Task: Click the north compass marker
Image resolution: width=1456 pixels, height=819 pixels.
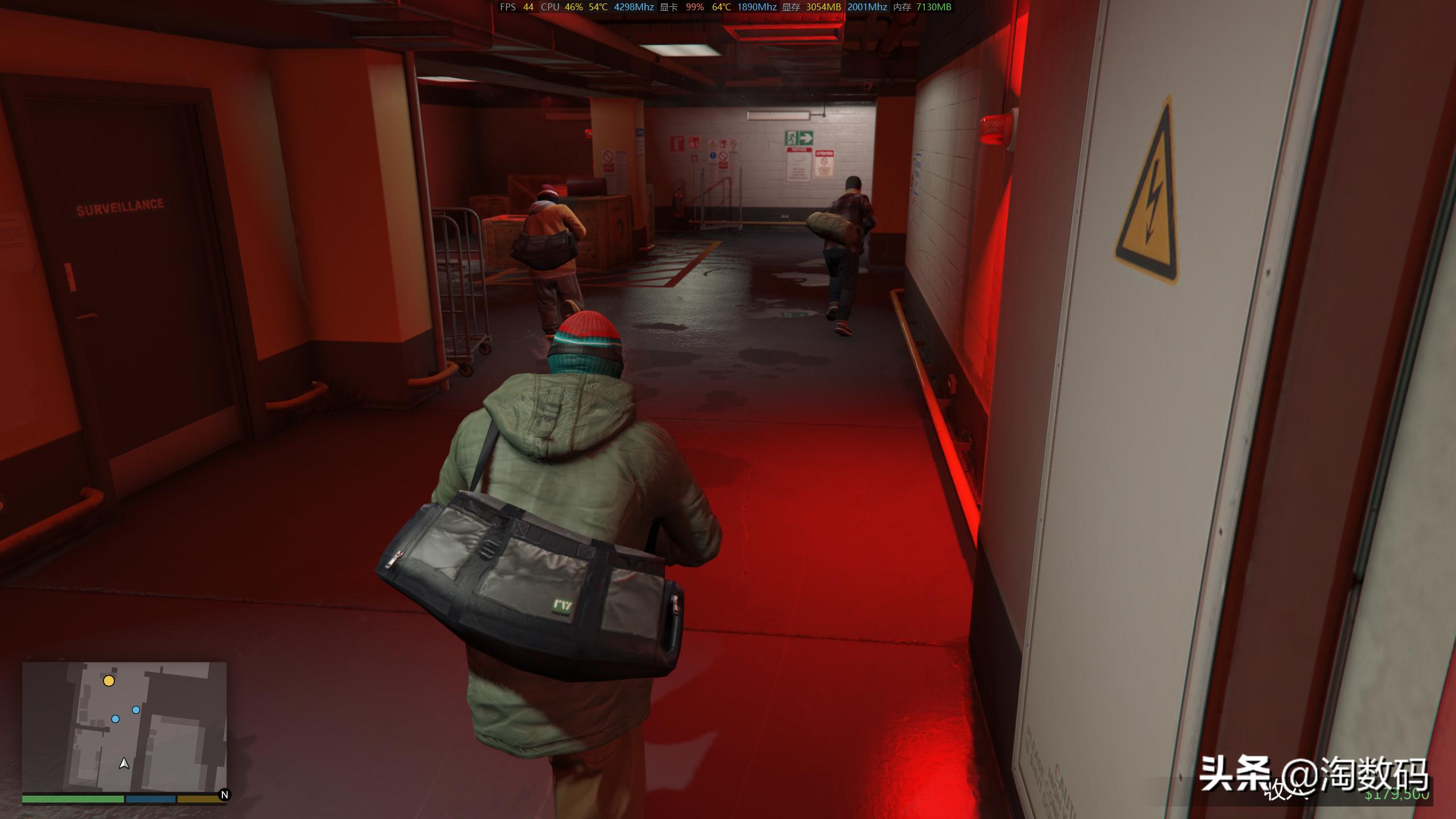Action: [x=224, y=795]
